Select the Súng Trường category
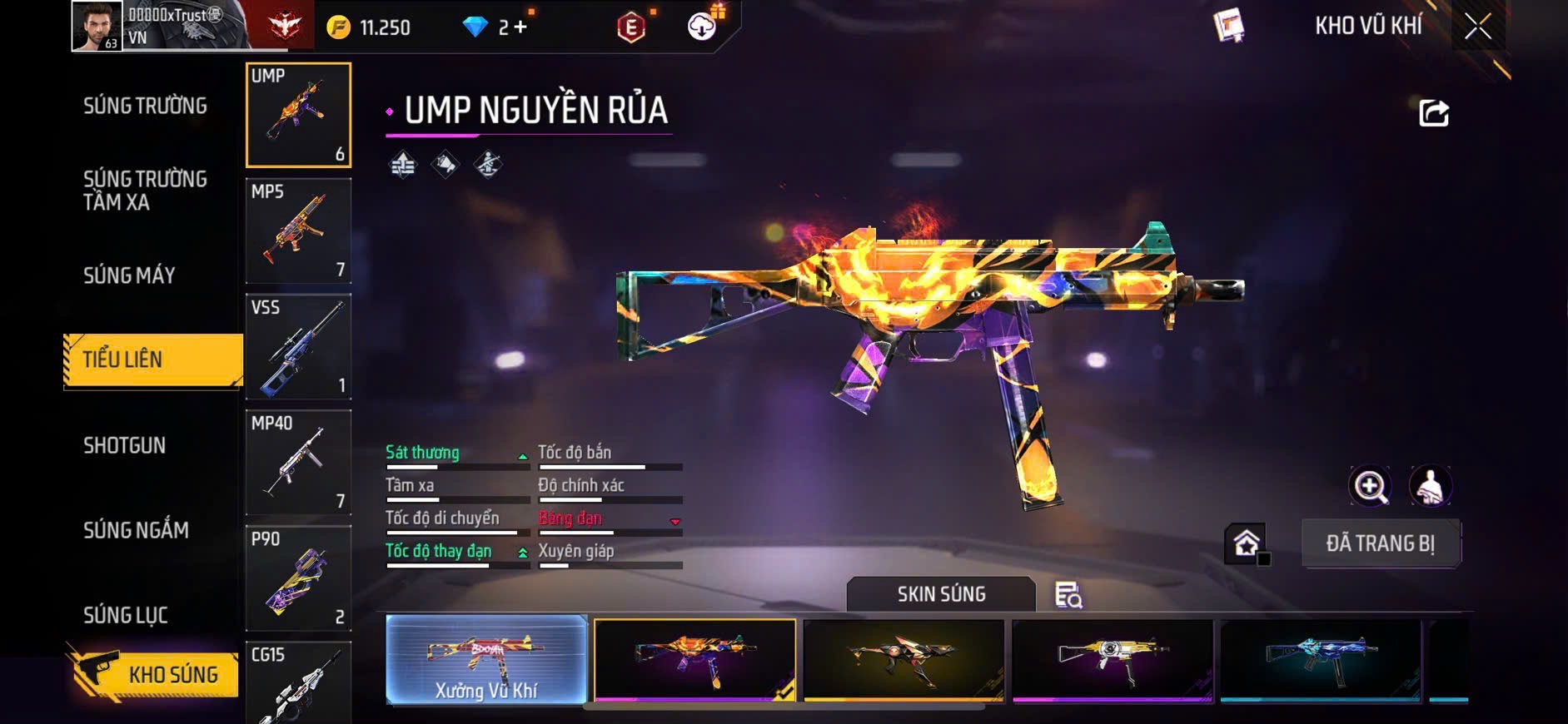 145,106
